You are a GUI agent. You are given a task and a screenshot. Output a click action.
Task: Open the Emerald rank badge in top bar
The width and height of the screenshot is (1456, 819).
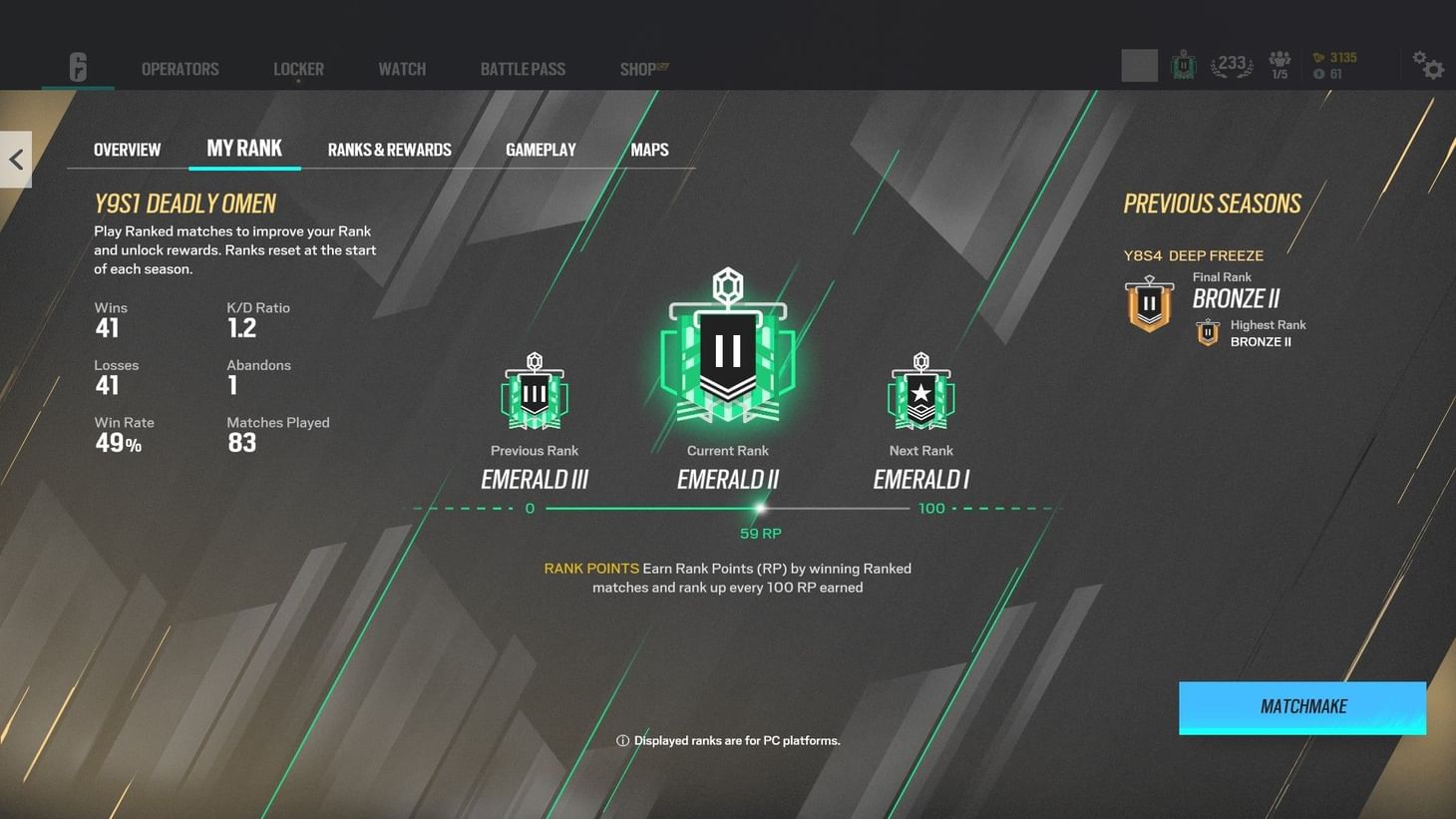pos(1183,63)
